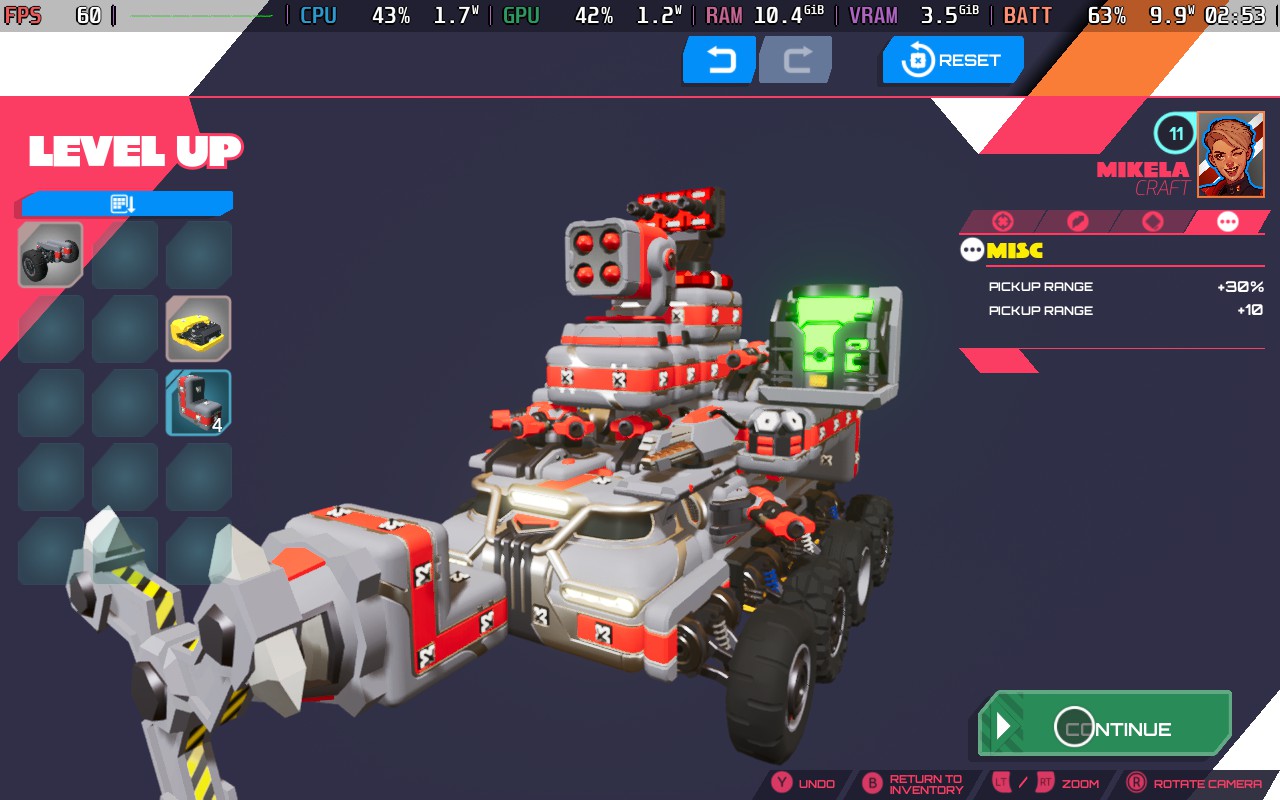
Task: Click the grayed Redo arrow icon
Action: pyautogui.click(x=795, y=59)
